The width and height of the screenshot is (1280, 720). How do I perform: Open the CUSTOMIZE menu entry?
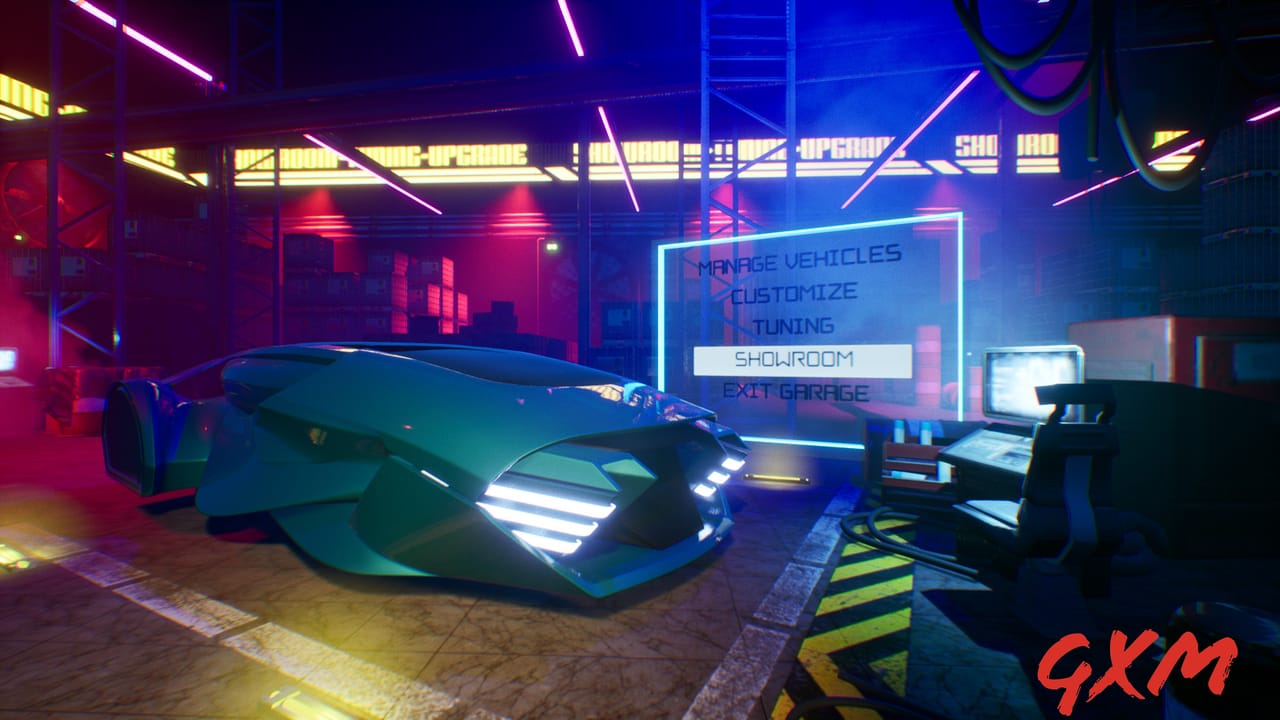pyautogui.click(x=795, y=293)
